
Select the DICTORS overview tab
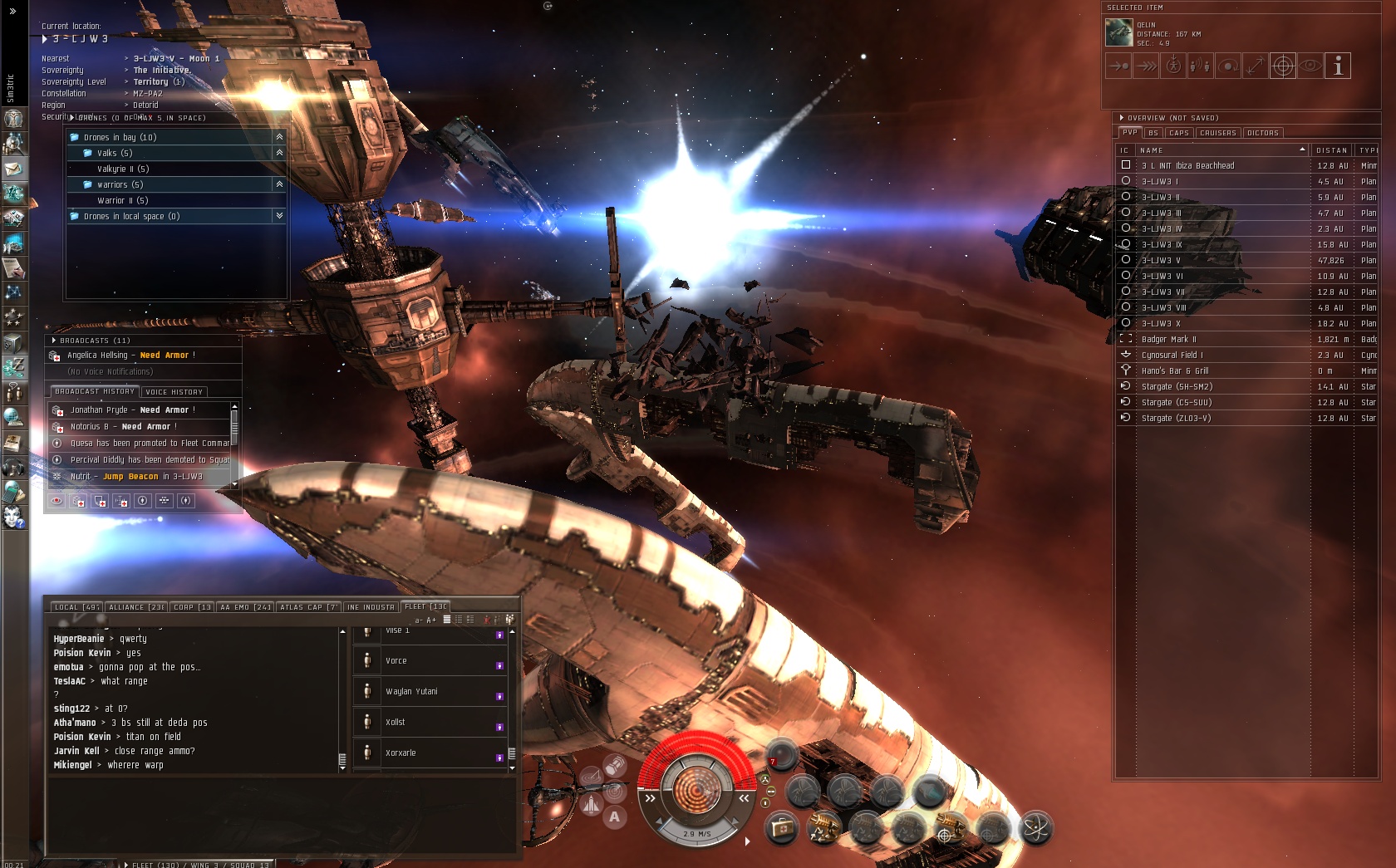pyautogui.click(x=1262, y=133)
